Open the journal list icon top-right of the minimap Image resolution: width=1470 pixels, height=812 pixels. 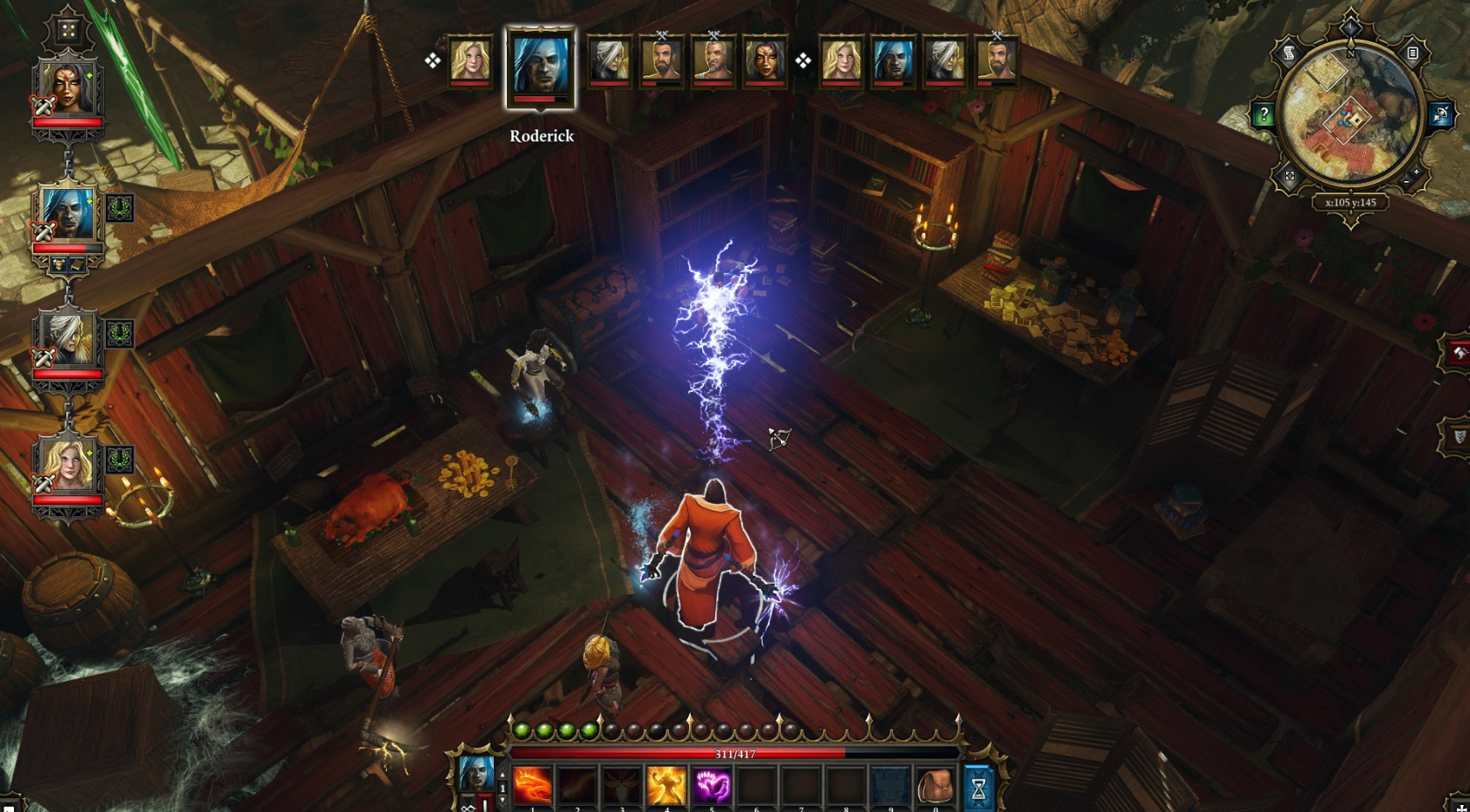tap(1412, 52)
